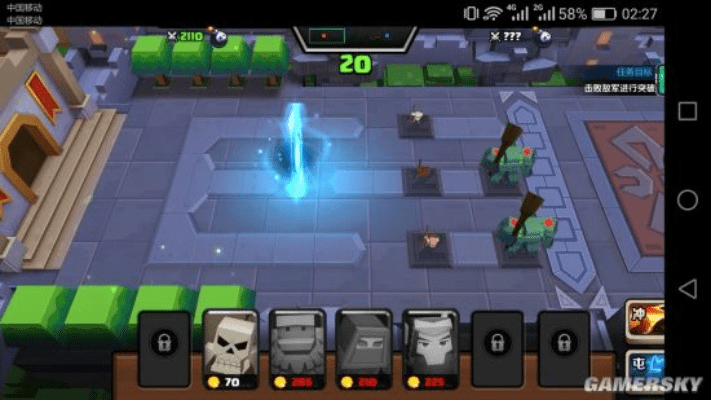Select the long-haired warrior unit card

coord(430,348)
